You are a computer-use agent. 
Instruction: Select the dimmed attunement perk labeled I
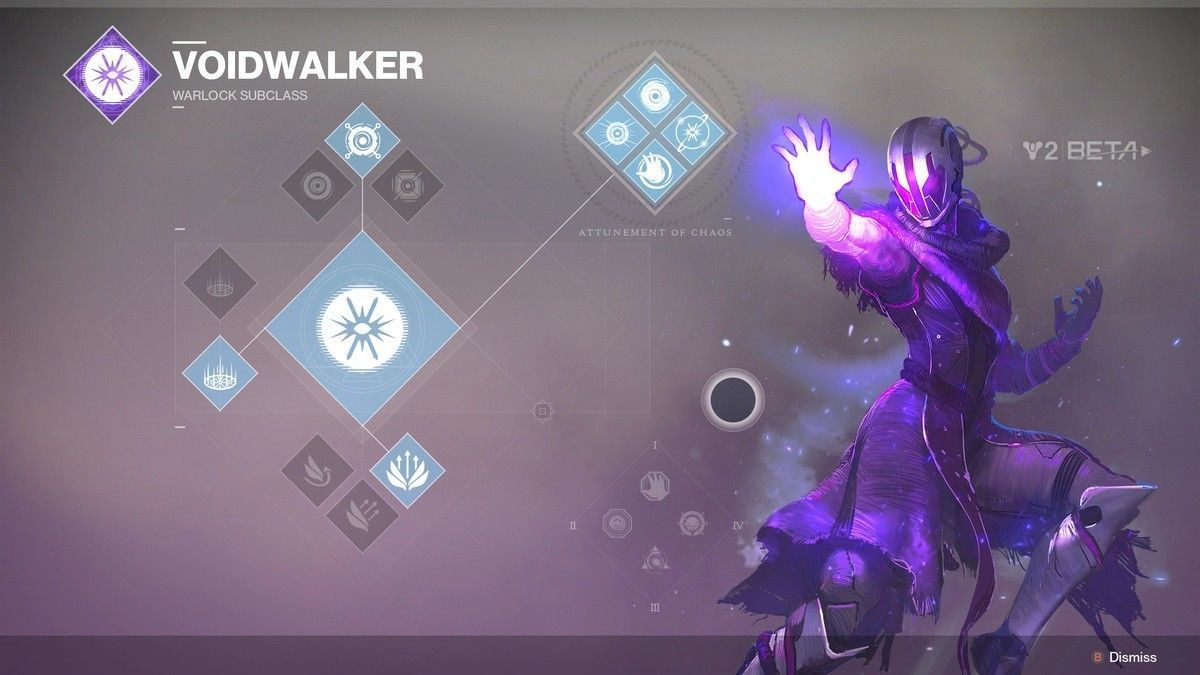pos(655,485)
